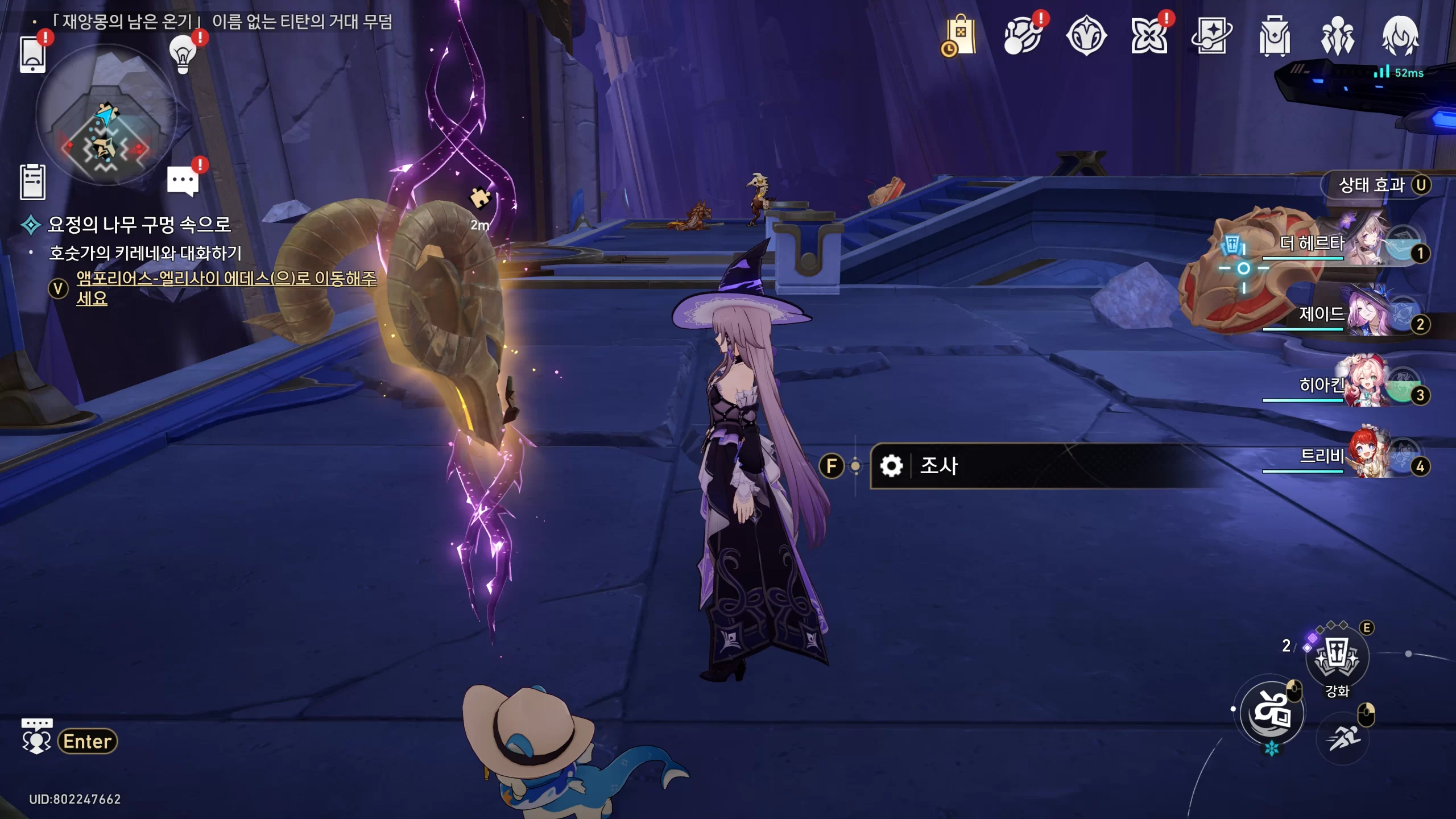This screenshot has width=1456, height=819.
Task: Open the chat message bubble icon
Action: tap(183, 182)
